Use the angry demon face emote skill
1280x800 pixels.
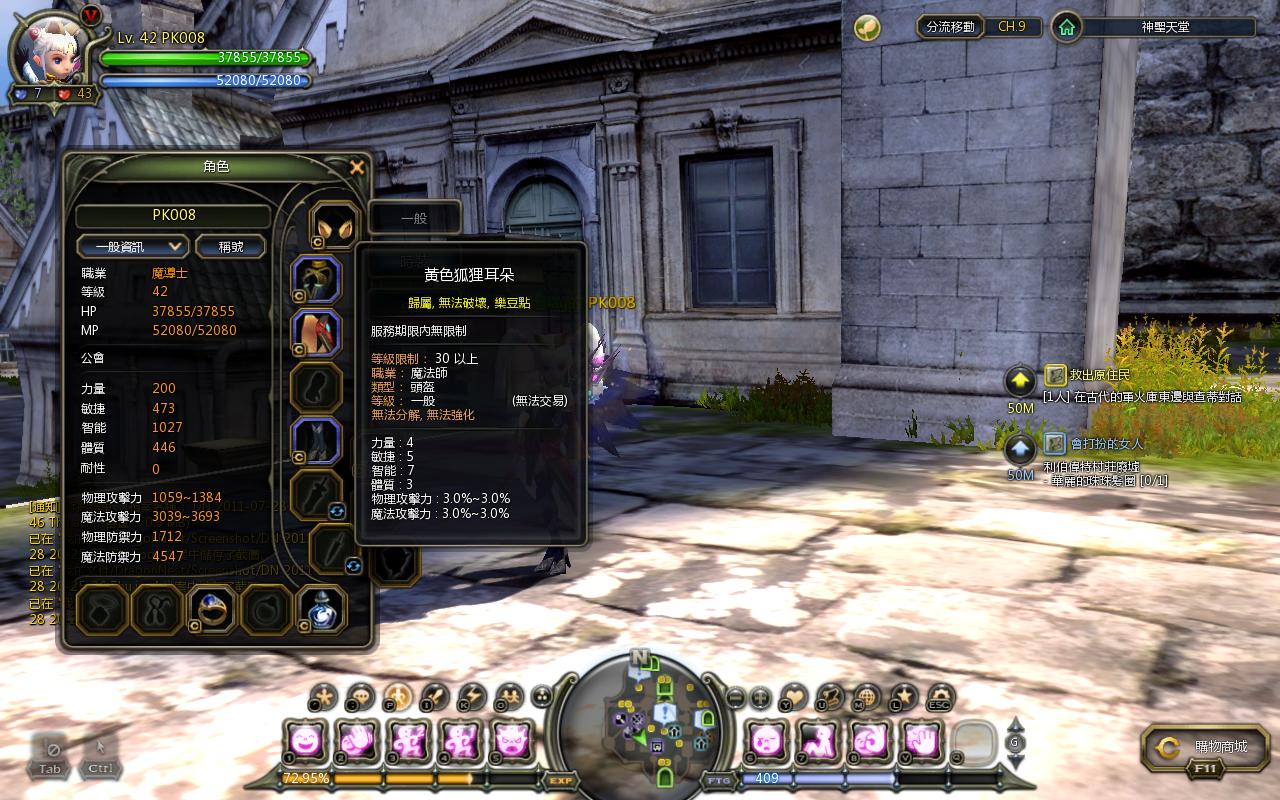pos(512,741)
